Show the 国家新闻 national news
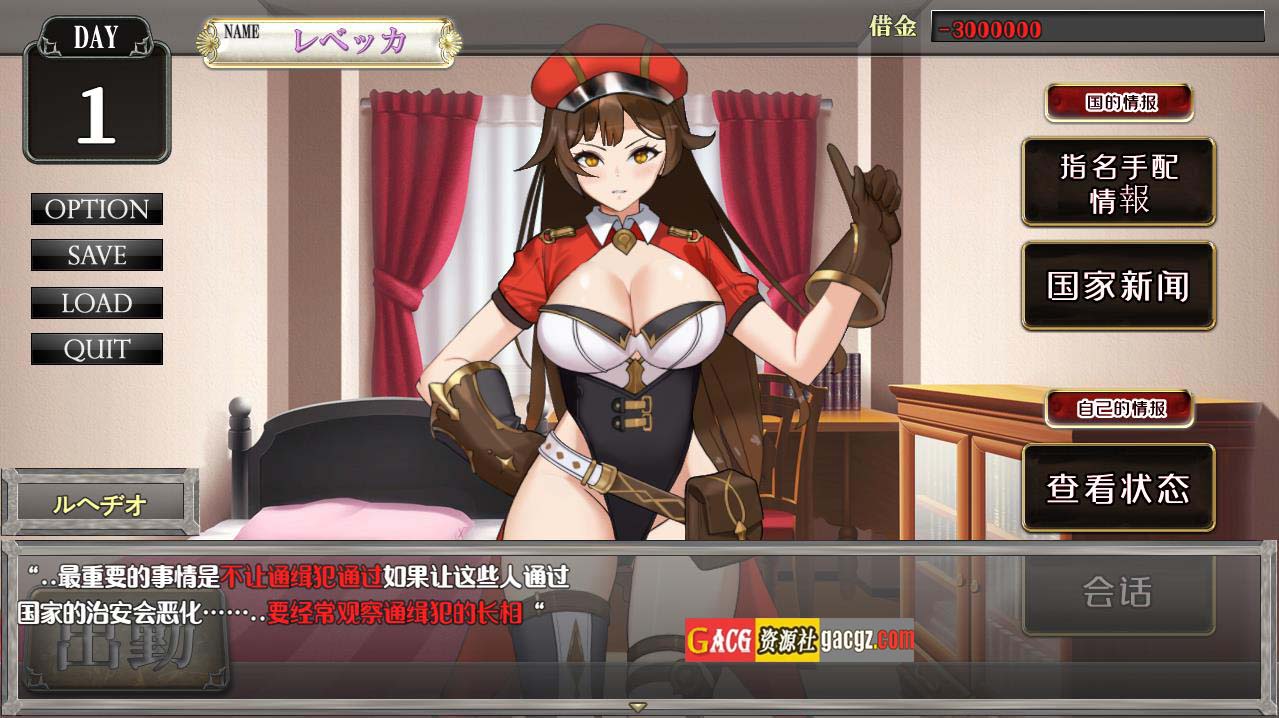Image resolution: width=1279 pixels, height=718 pixels. coord(1118,286)
